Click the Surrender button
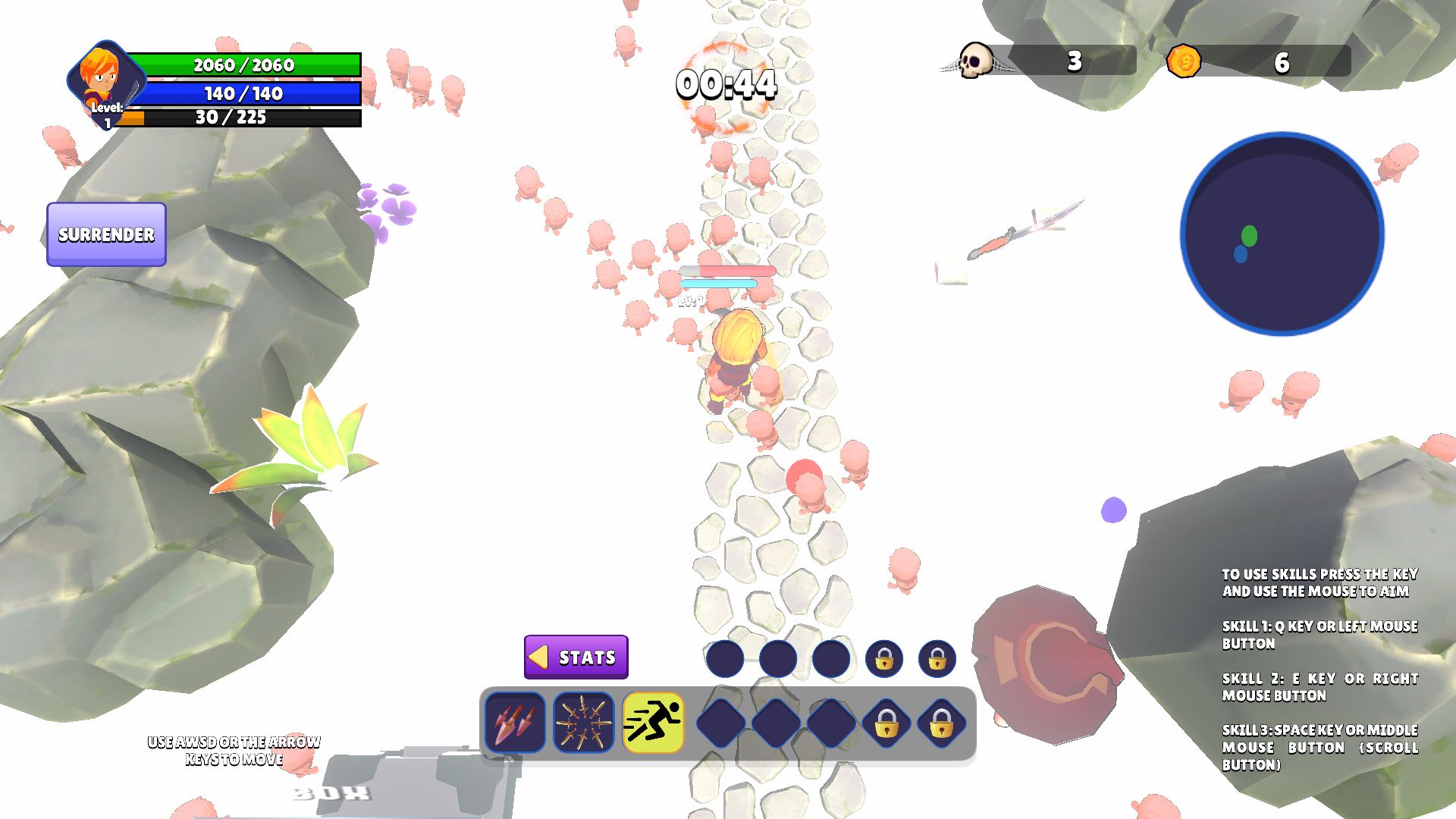Viewport: 1456px width, 819px height. tap(106, 234)
